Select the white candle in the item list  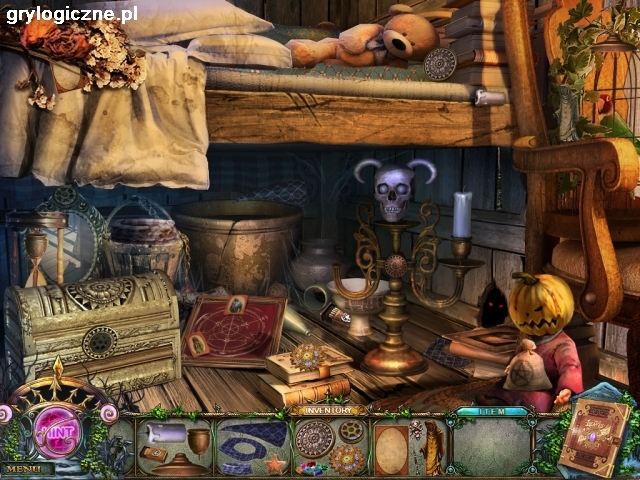point(165,432)
